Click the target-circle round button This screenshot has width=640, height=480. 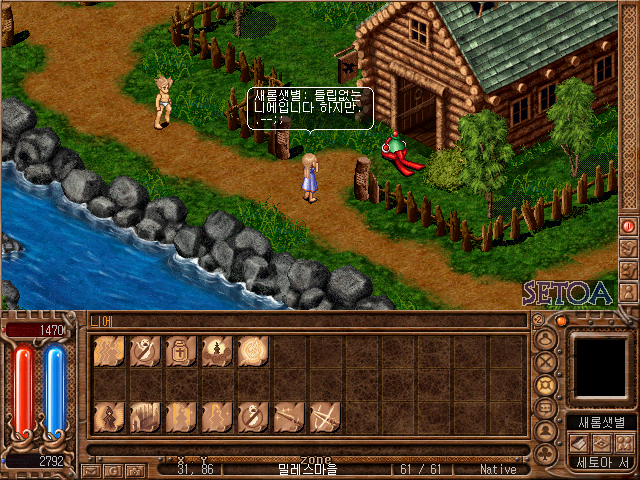(546, 385)
